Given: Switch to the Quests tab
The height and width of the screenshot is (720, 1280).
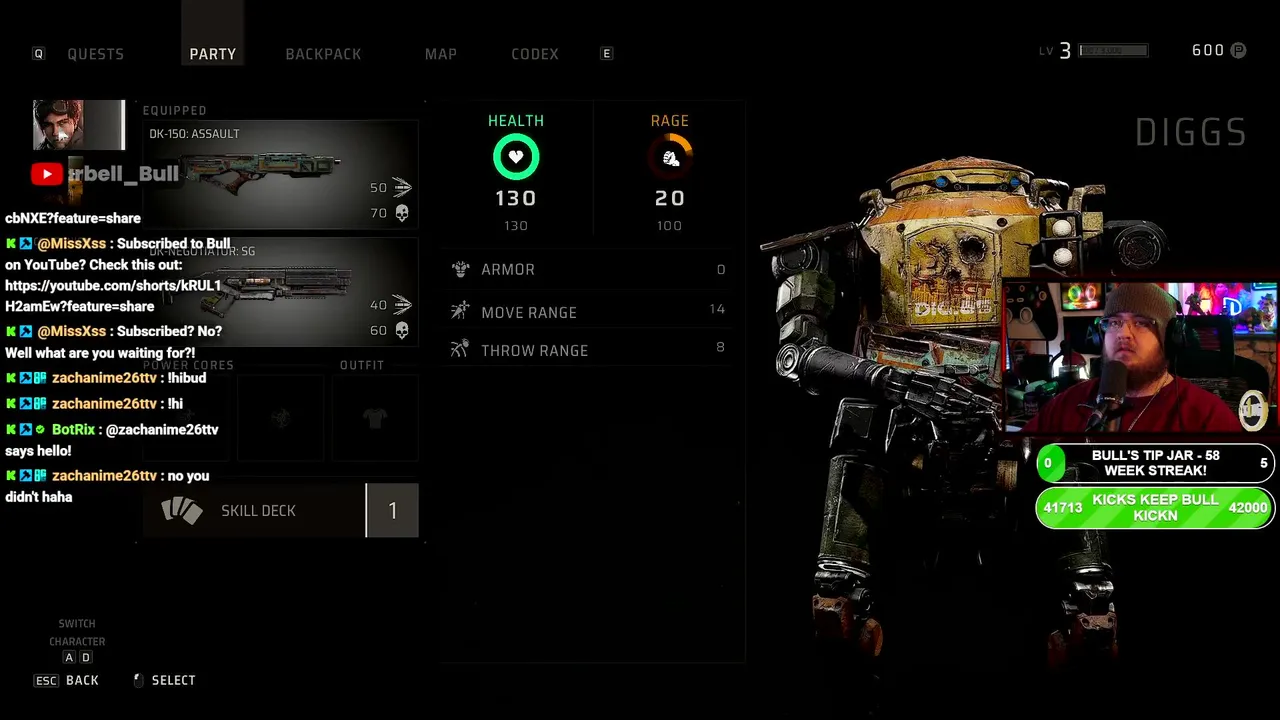Looking at the screenshot, I should [x=95, y=54].
